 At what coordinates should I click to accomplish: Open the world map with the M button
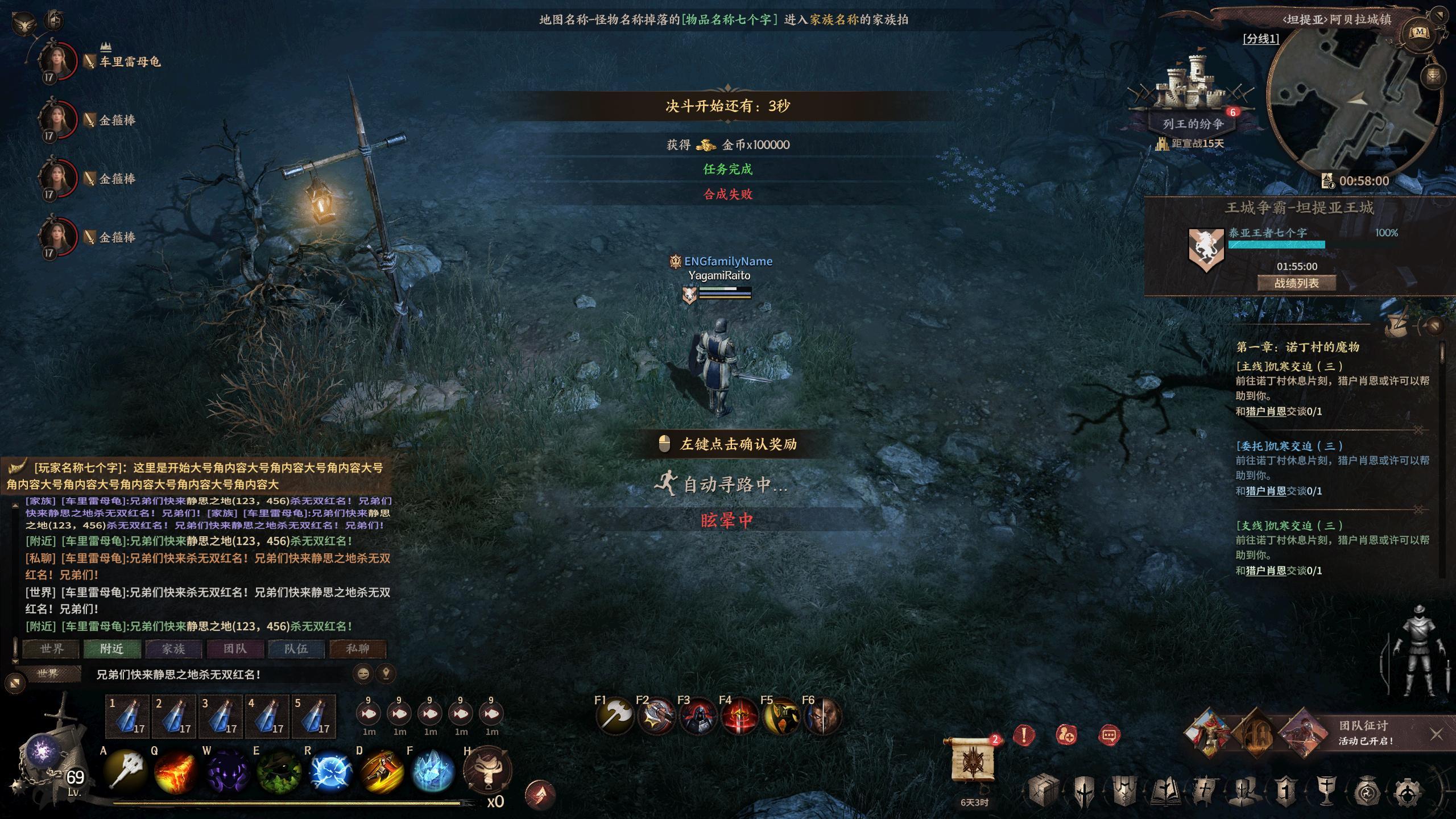1418,32
